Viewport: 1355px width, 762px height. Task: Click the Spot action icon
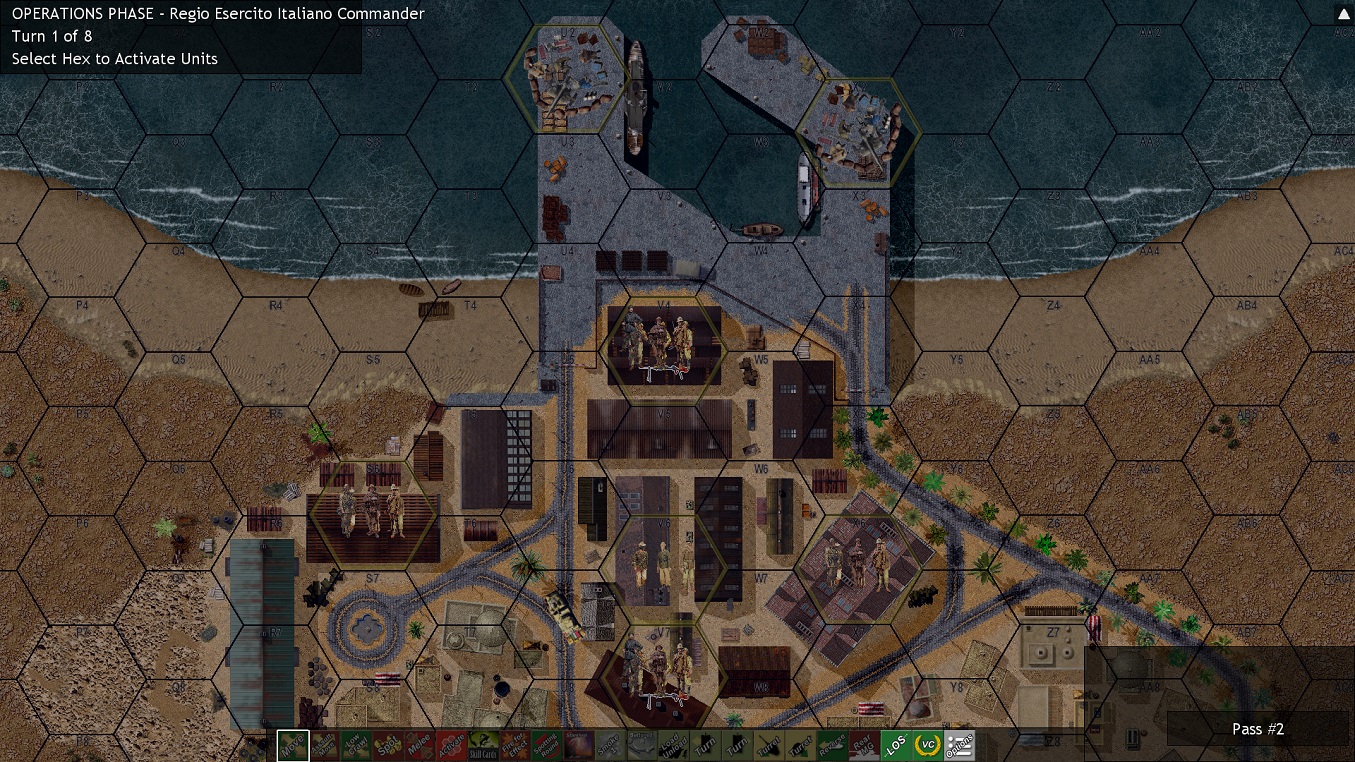pyautogui.click(x=390, y=745)
